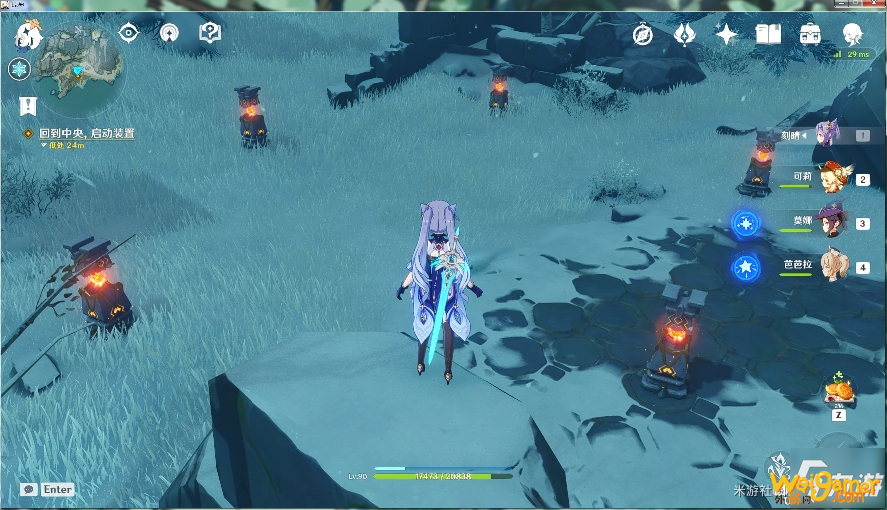887x510 pixels.
Task: Open the co-op mode icon
Action: click(x=169, y=33)
